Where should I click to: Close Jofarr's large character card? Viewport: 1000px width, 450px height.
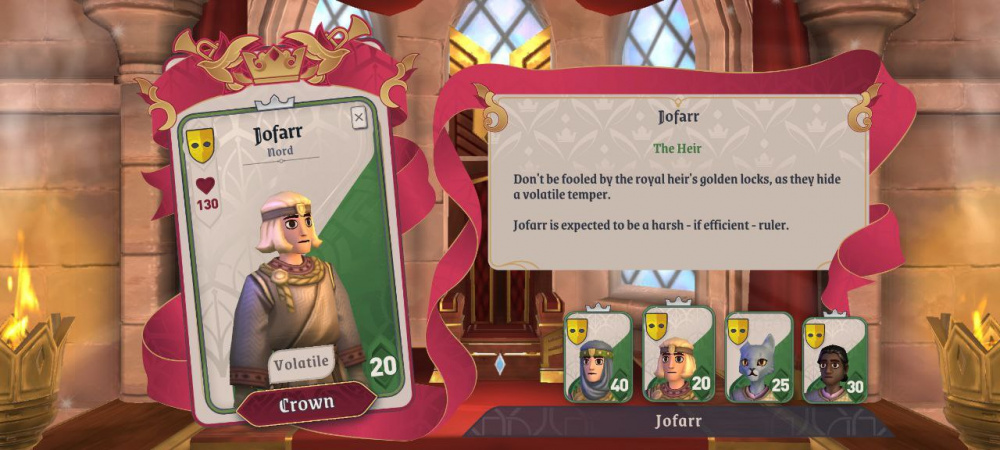click(359, 117)
